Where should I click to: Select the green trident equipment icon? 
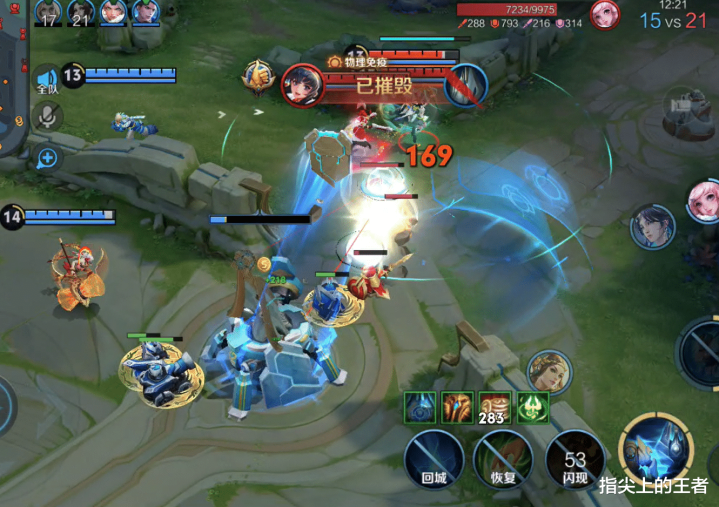pyautogui.click(x=533, y=406)
